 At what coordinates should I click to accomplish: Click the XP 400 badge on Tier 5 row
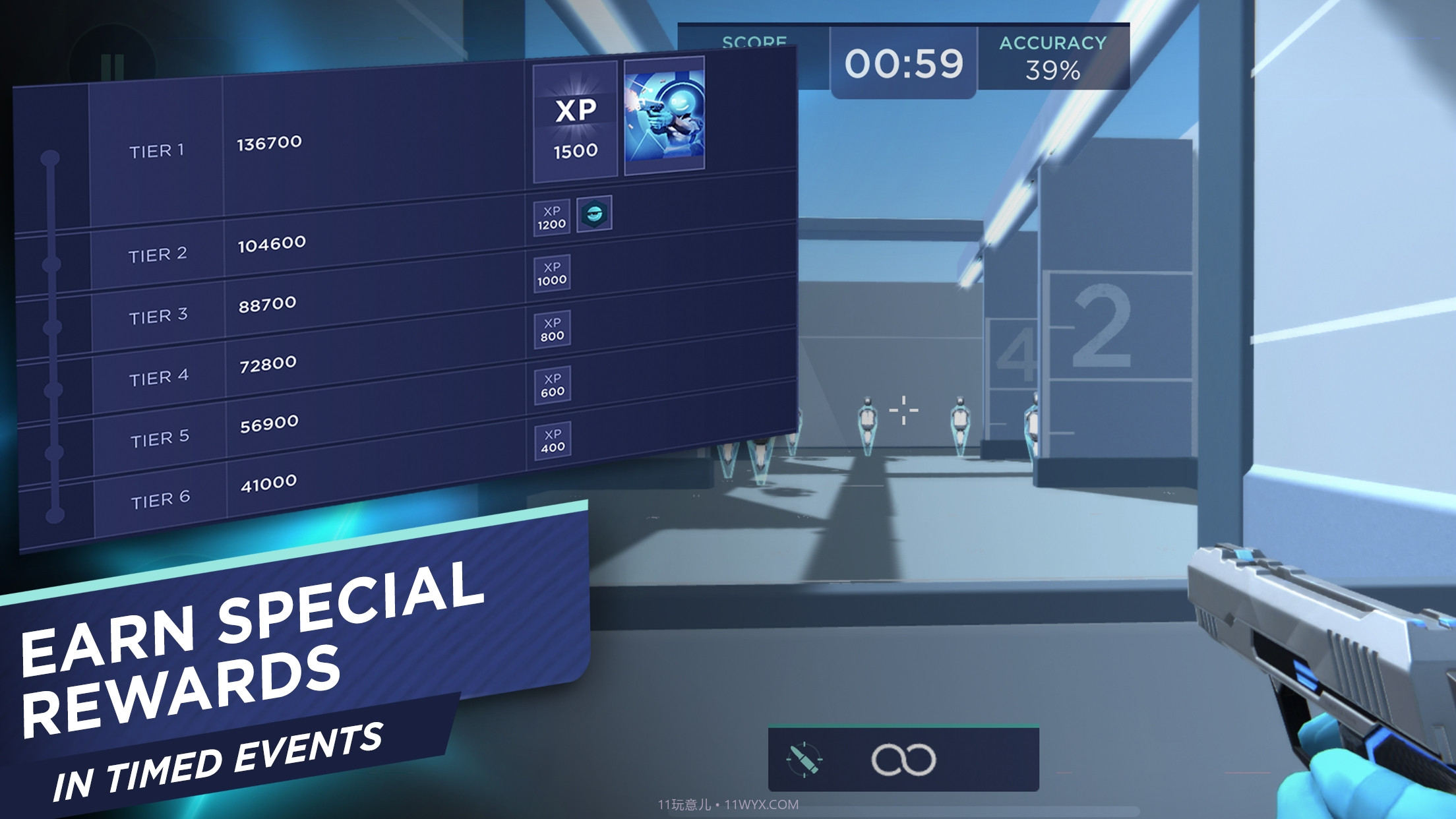553,437
